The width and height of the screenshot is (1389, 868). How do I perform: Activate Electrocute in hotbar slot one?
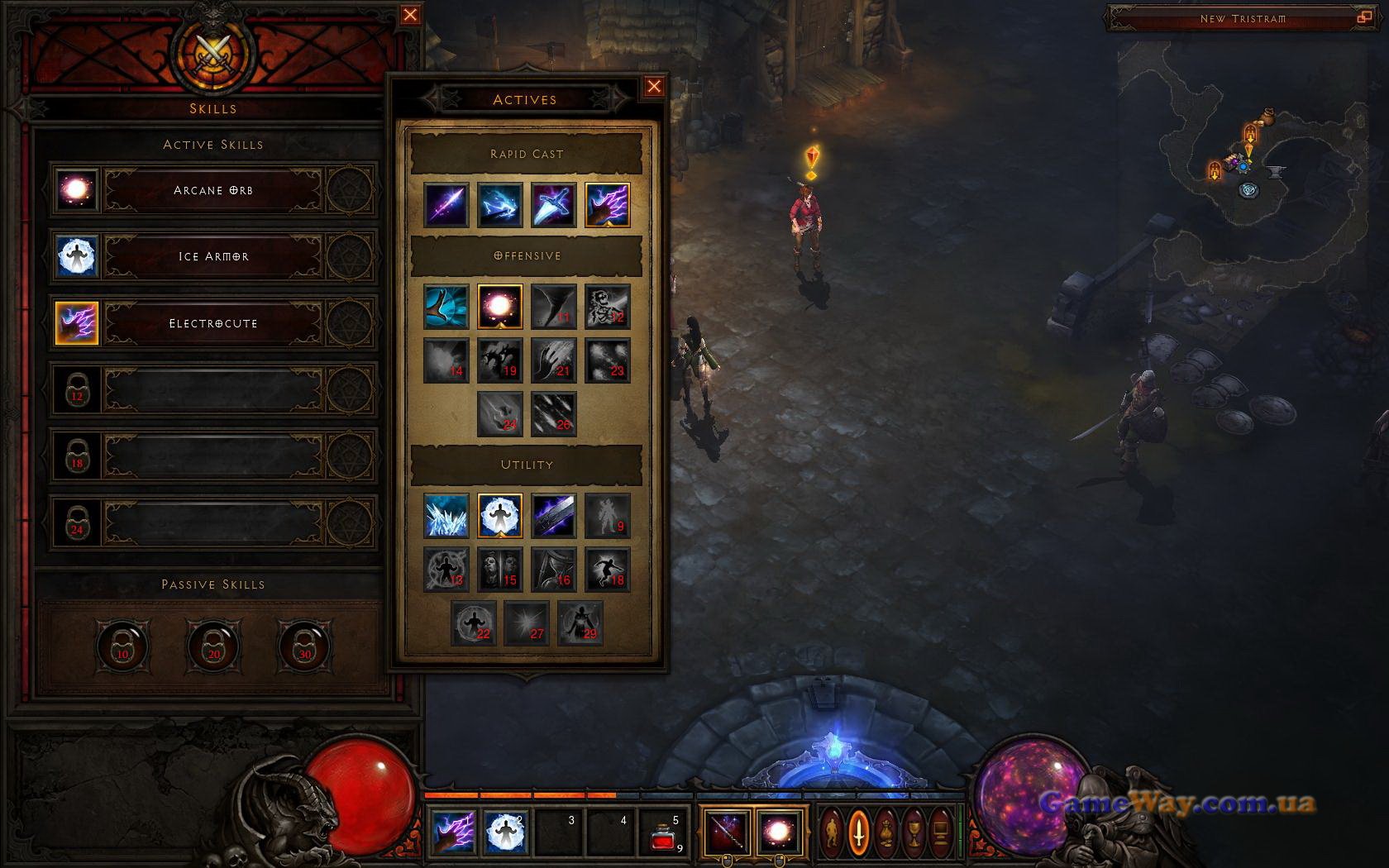(x=454, y=832)
